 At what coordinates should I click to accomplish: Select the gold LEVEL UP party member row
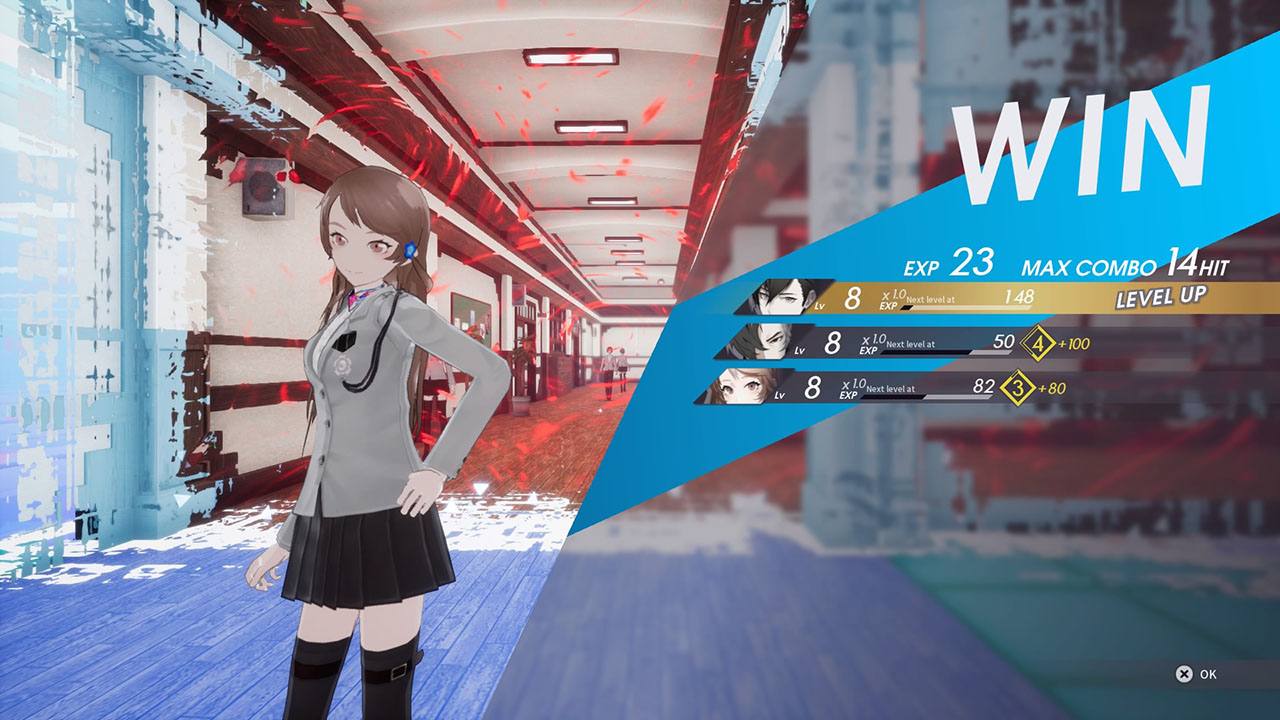coord(1000,297)
